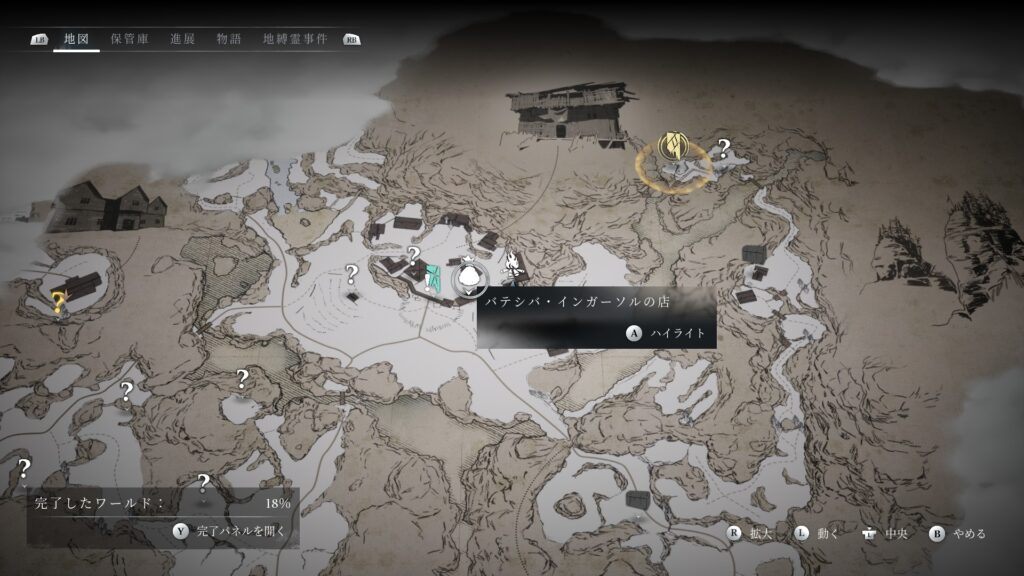Open the 進展 tab

point(182,39)
